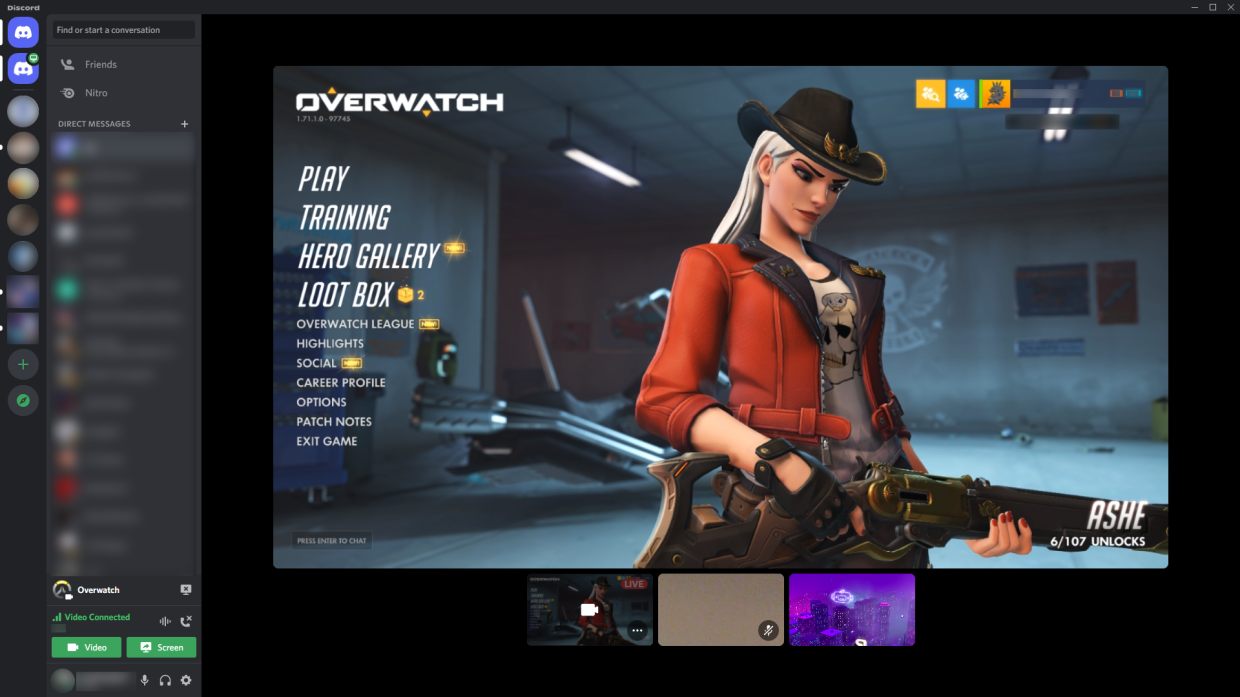
Task: Open the Social menu entry
Action: coord(317,363)
